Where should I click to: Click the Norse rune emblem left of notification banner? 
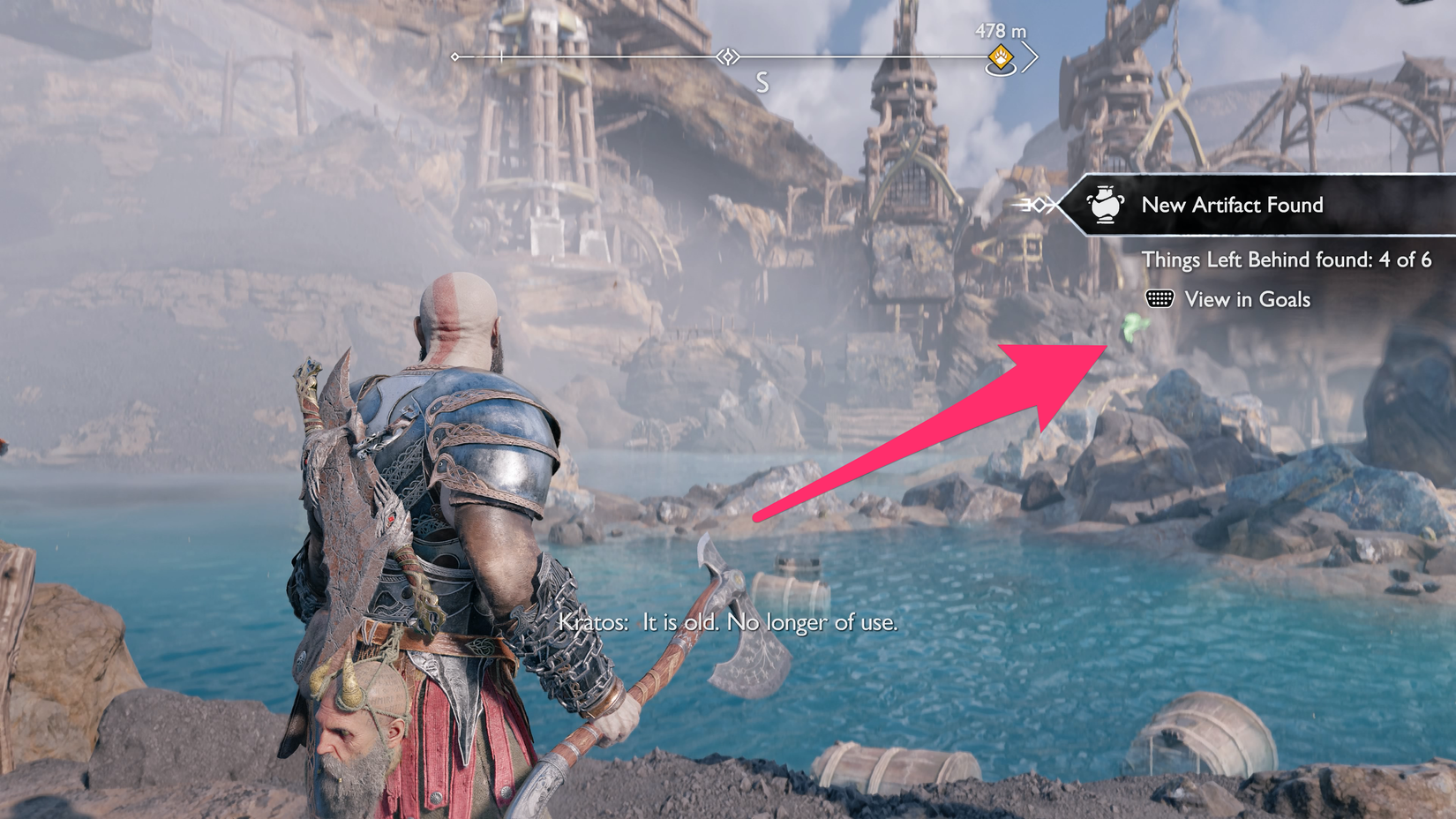(x=1039, y=205)
